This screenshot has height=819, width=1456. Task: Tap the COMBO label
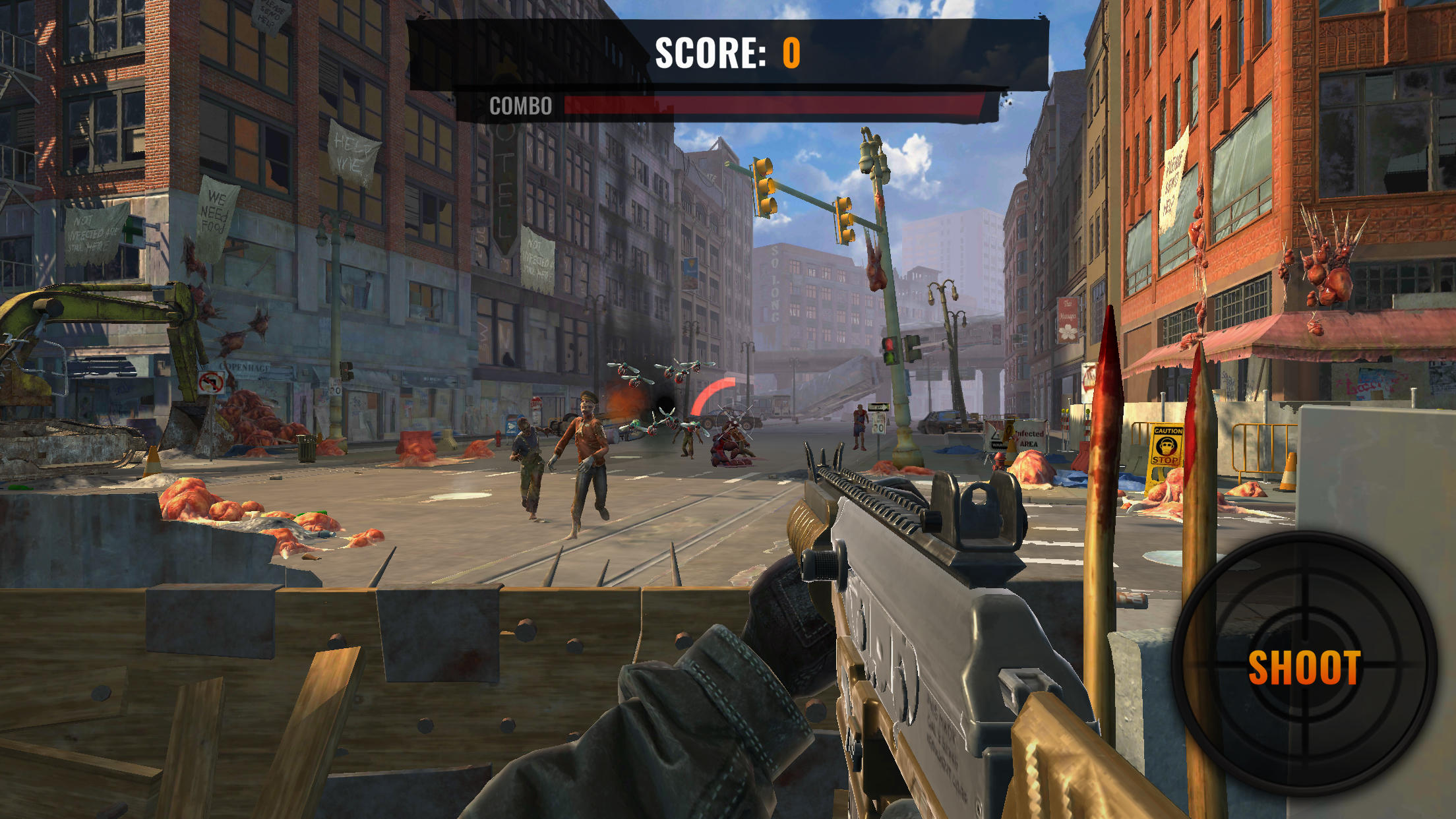(x=519, y=106)
